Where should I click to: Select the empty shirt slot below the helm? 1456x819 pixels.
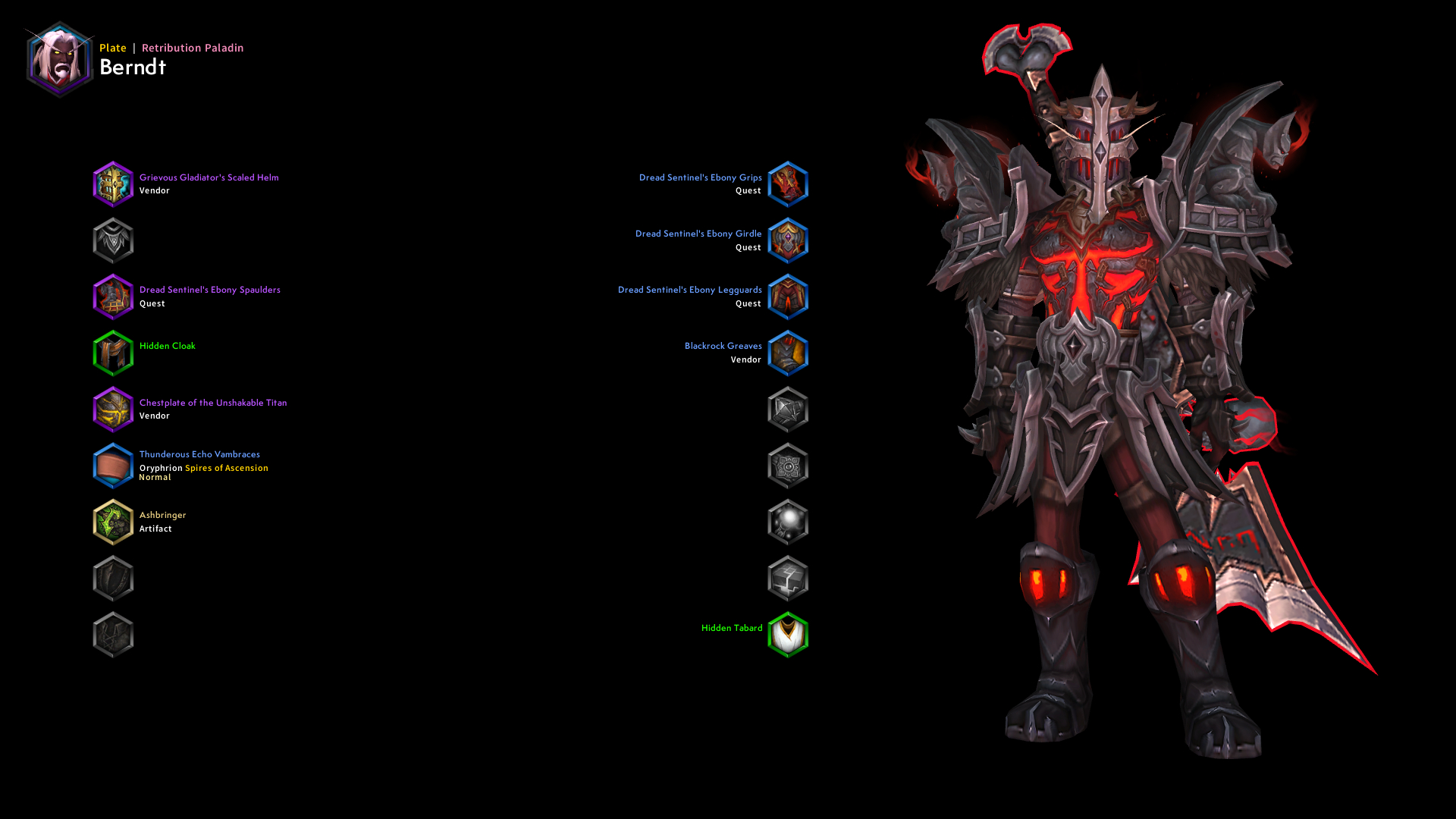point(113,240)
